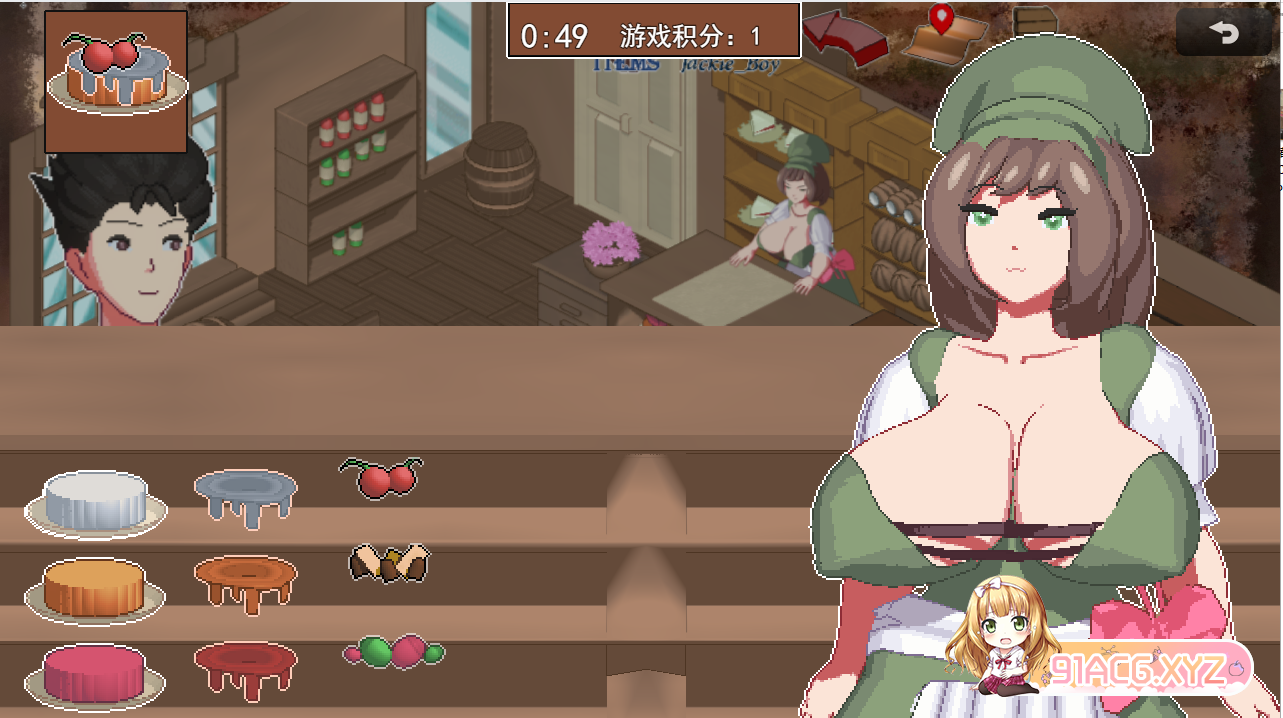Select the cherries decoration
This screenshot has width=1283, height=718.
[382, 477]
